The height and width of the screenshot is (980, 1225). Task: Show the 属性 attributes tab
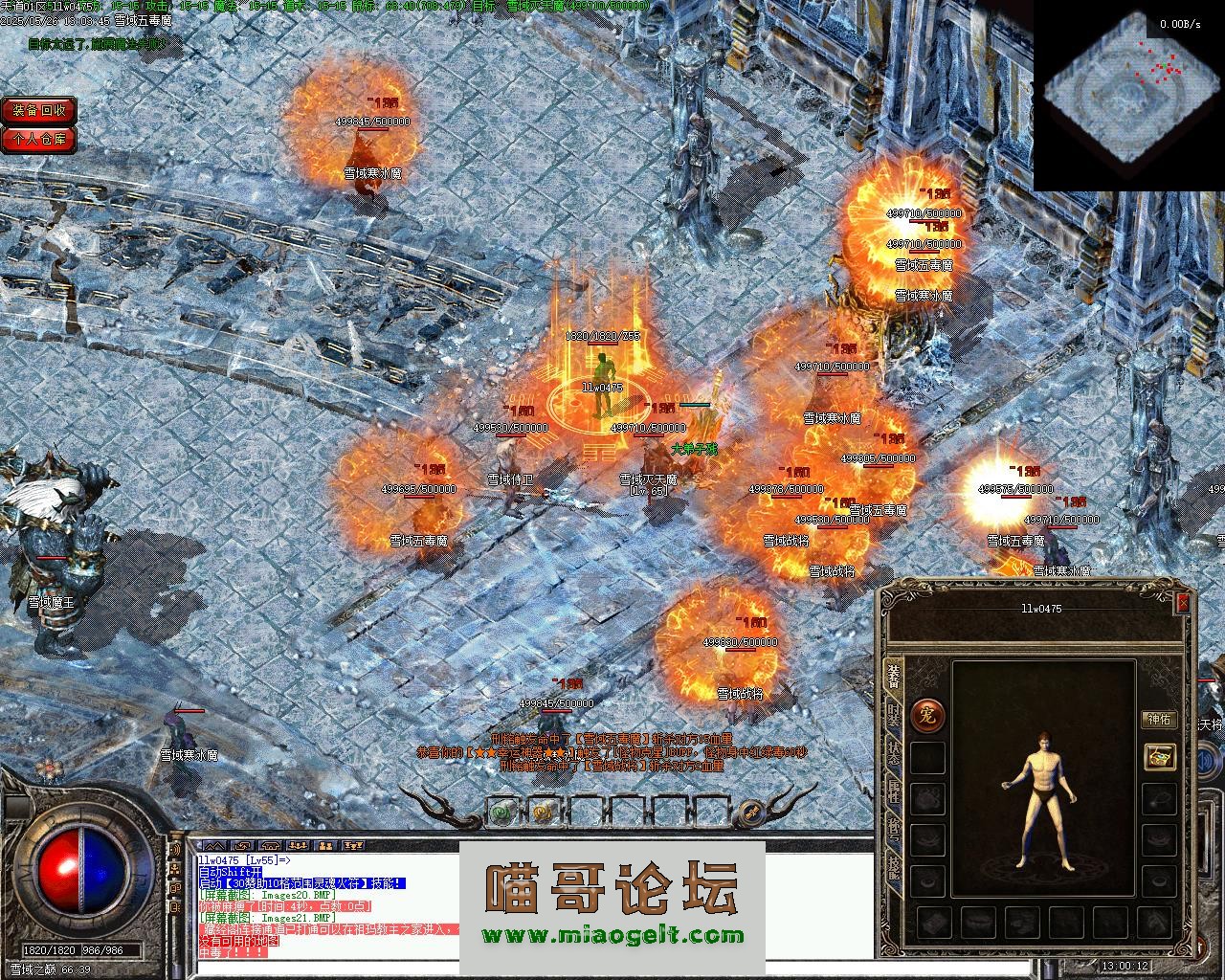pos(893,790)
